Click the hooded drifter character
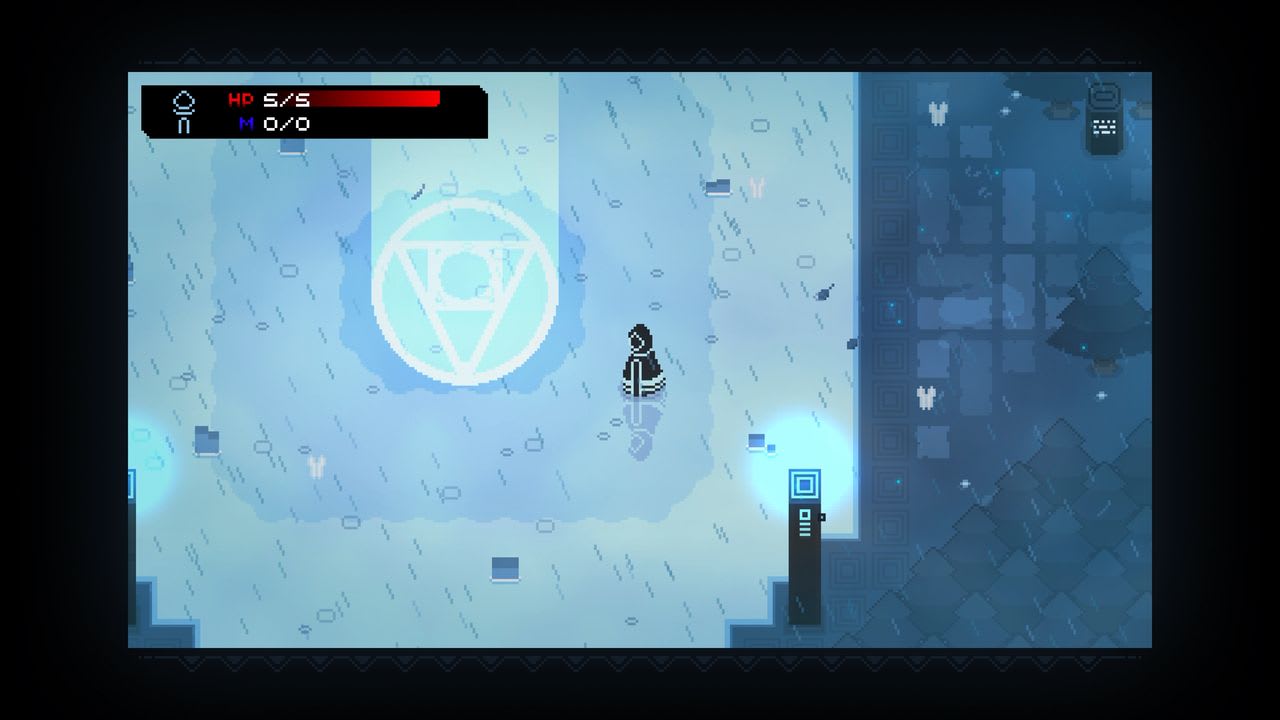Screen dimensions: 1280x720 coord(644,360)
